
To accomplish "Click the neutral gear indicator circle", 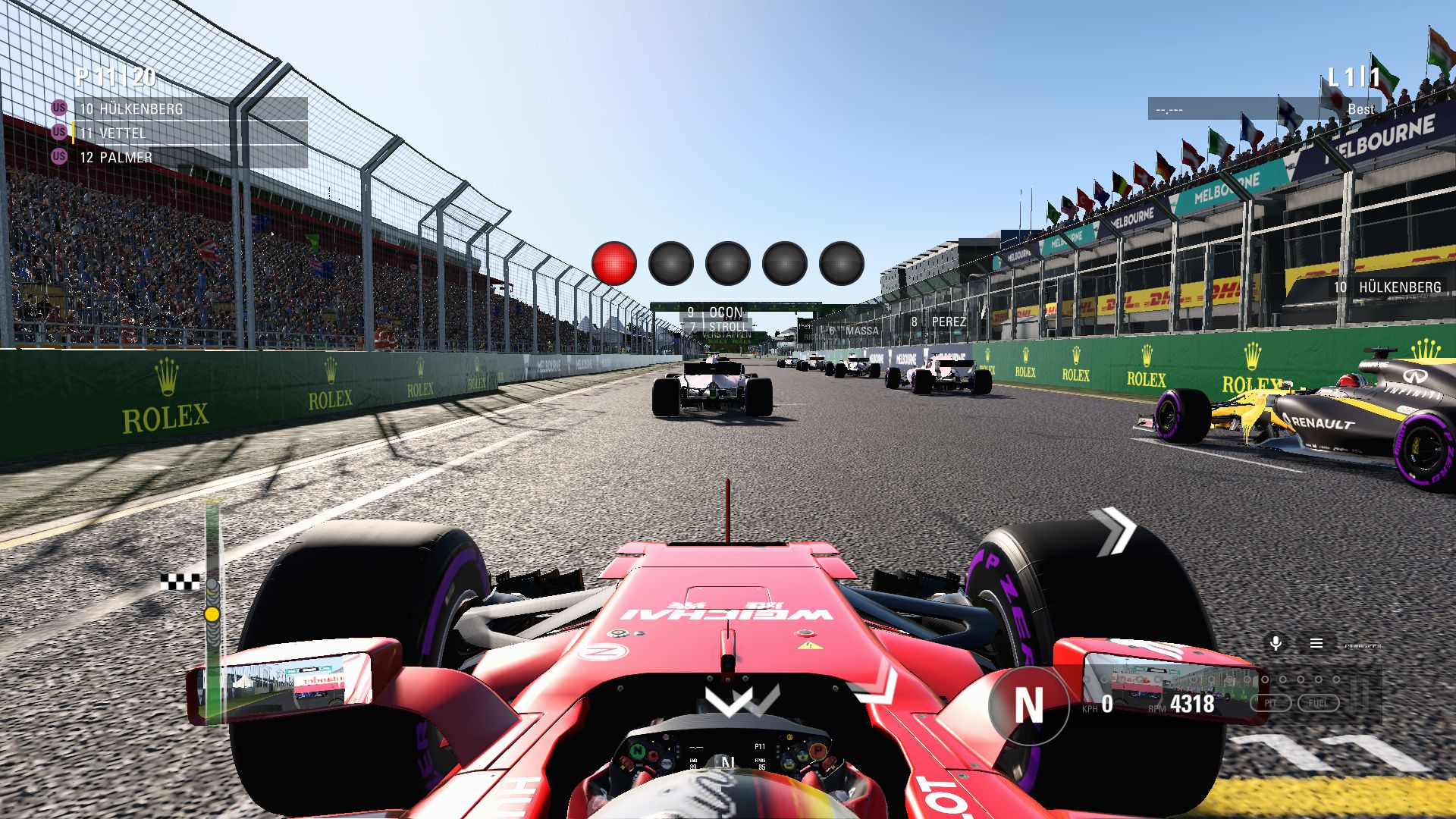I will point(1028,704).
